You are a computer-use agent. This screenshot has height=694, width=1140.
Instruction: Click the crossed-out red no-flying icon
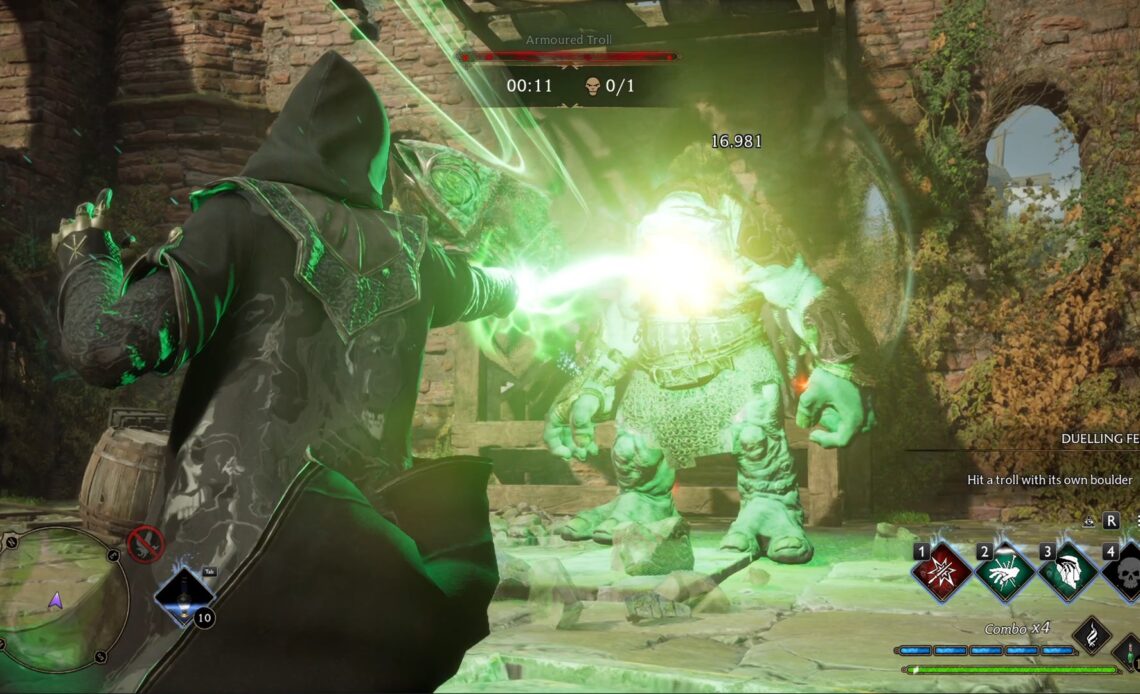point(146,543)
